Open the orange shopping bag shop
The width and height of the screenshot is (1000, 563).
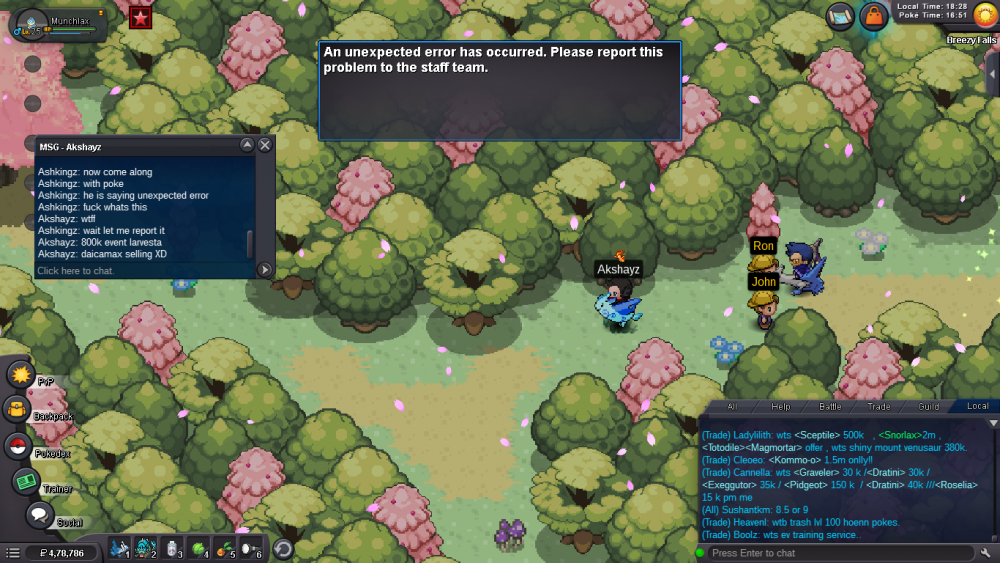pos(874,16)
